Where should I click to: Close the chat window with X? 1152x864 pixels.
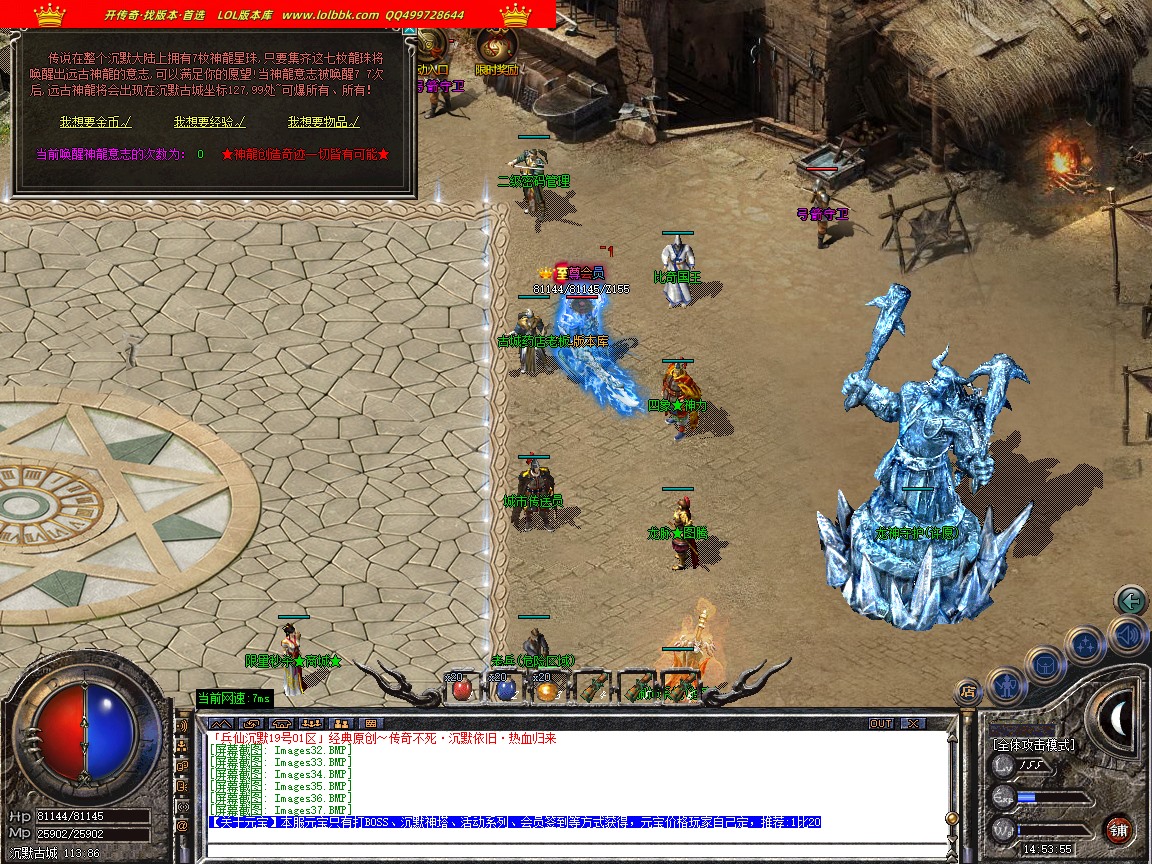coord(912,723)
